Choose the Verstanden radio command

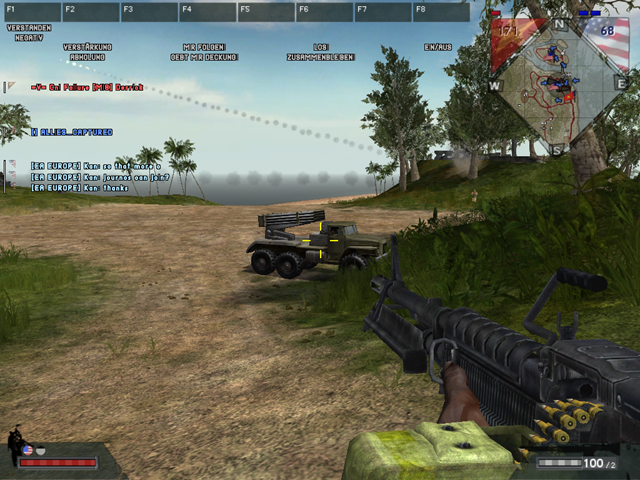(x=28, y=28)
